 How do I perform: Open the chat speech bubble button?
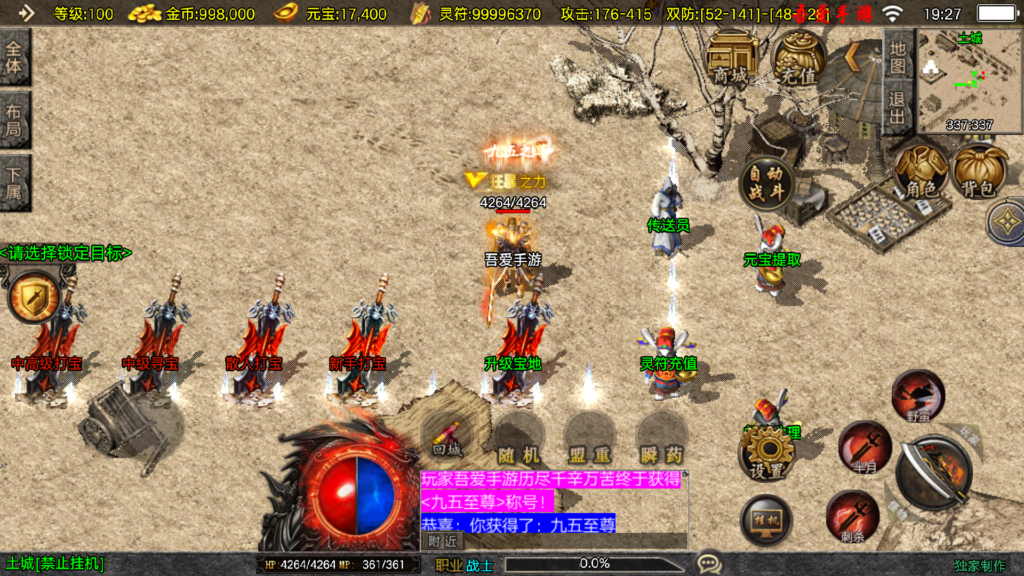point(709,564)
